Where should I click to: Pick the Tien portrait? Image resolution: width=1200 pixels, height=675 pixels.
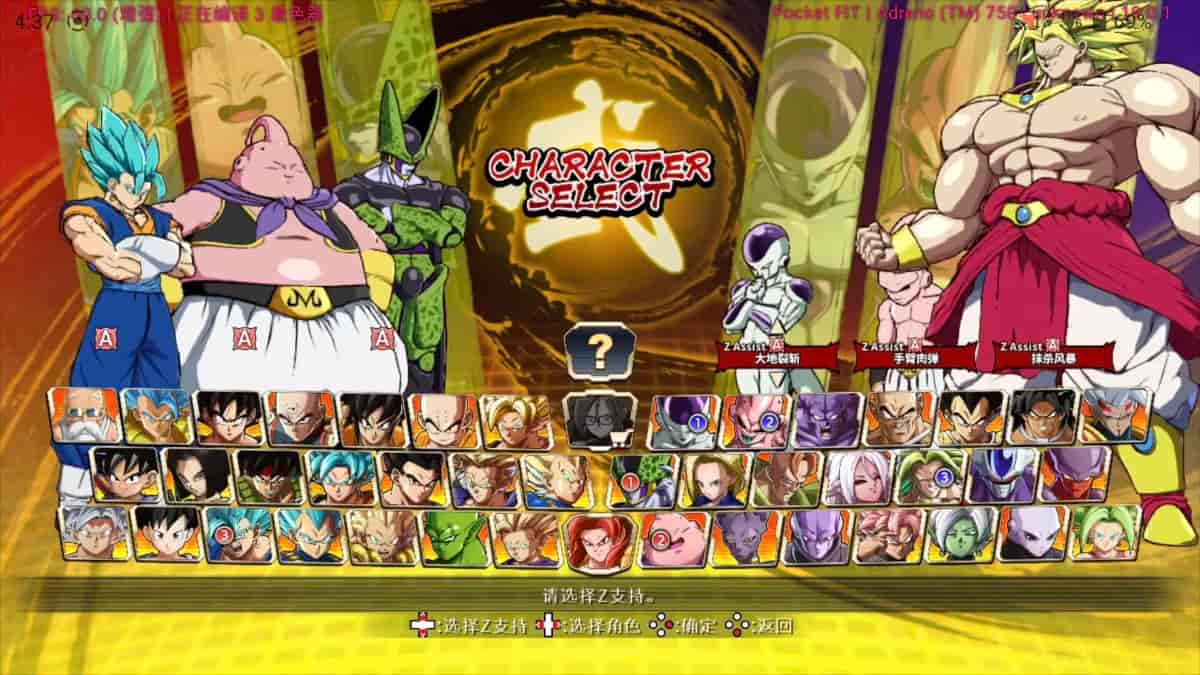[x=300, y=419]
